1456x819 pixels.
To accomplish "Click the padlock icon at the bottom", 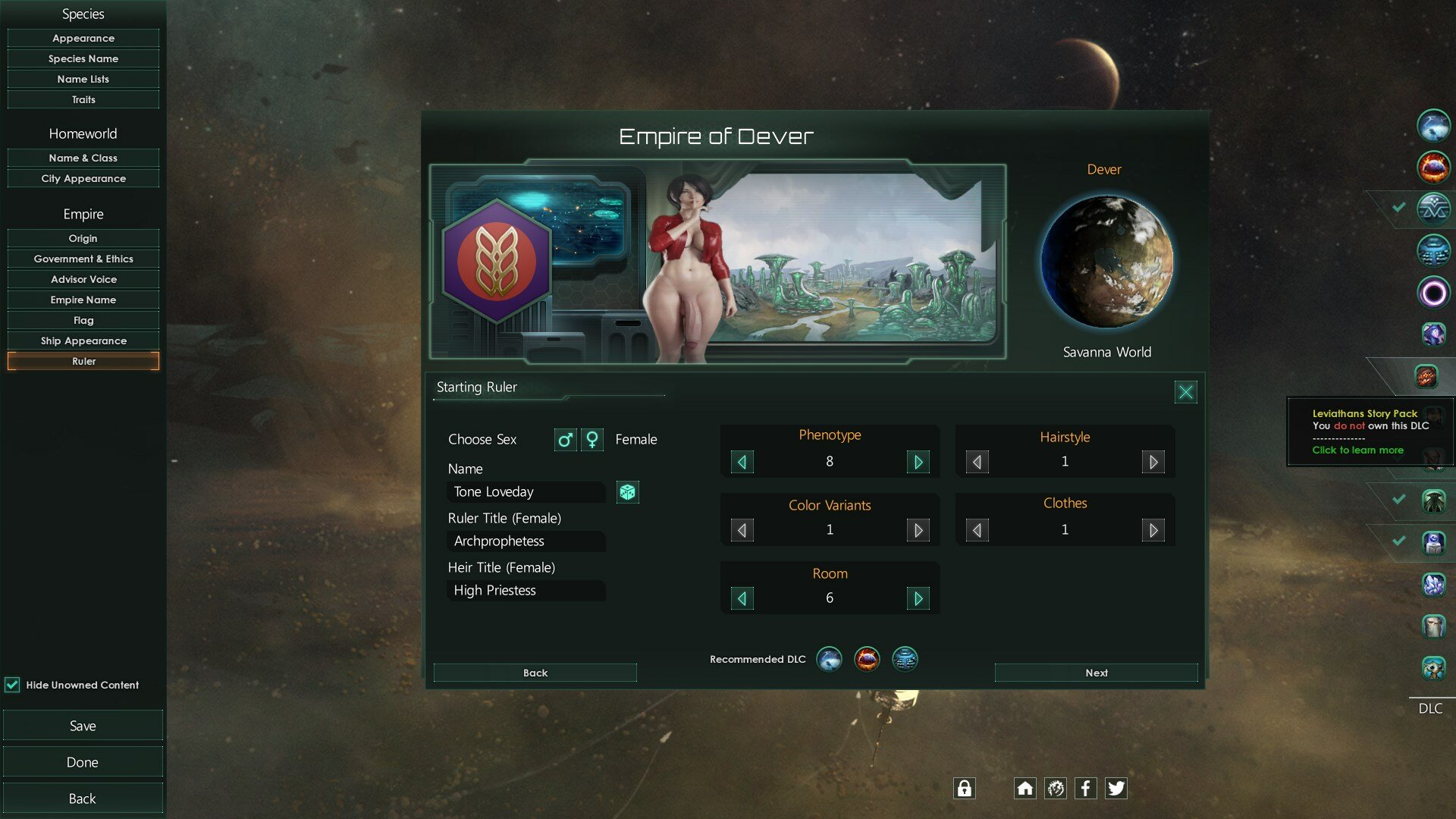I will point(964,788).
